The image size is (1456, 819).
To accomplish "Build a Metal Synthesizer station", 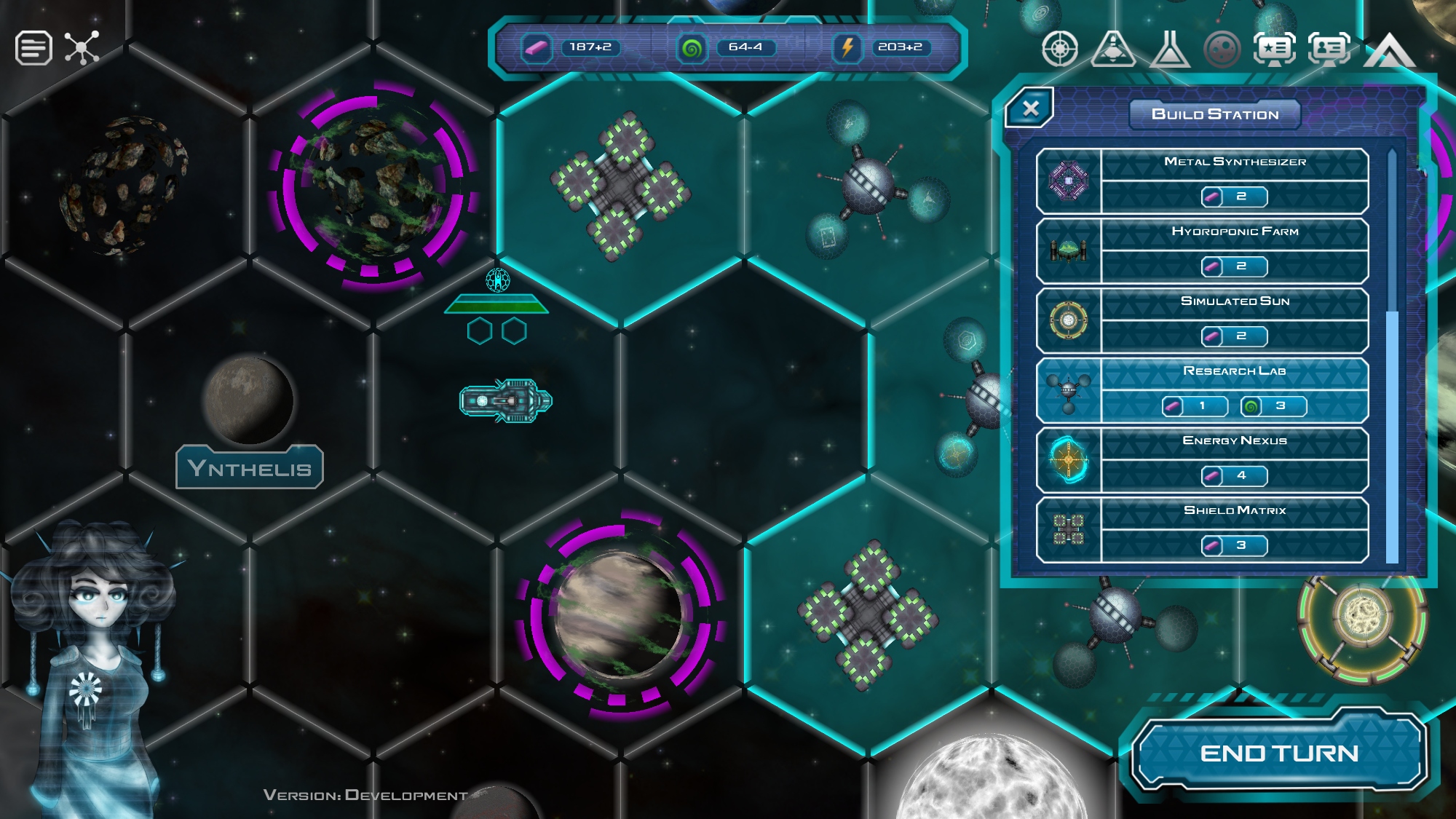I will 1202,181.
